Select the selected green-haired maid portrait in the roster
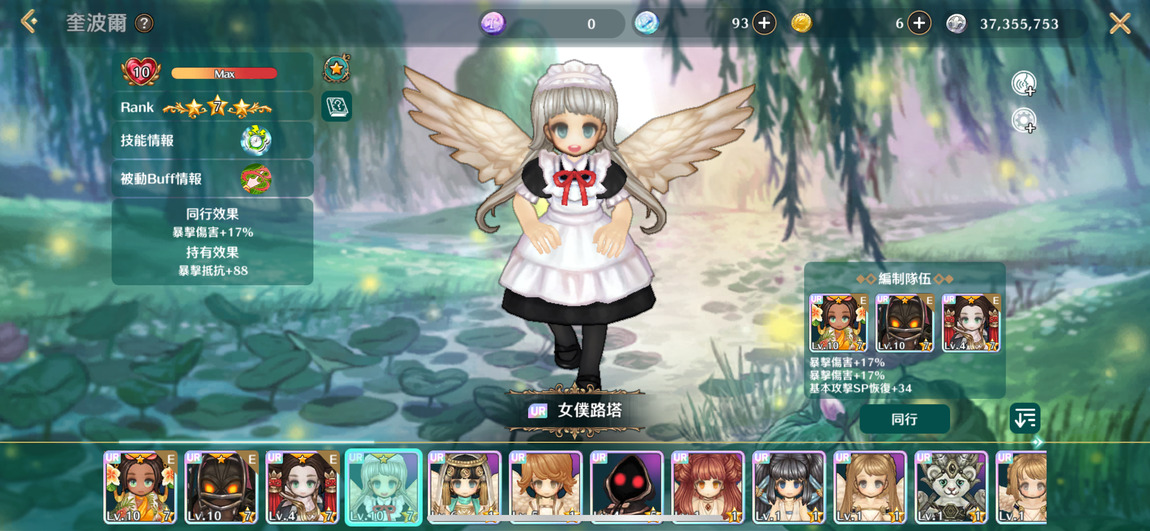1150x531 pixels. coord(383,487)
